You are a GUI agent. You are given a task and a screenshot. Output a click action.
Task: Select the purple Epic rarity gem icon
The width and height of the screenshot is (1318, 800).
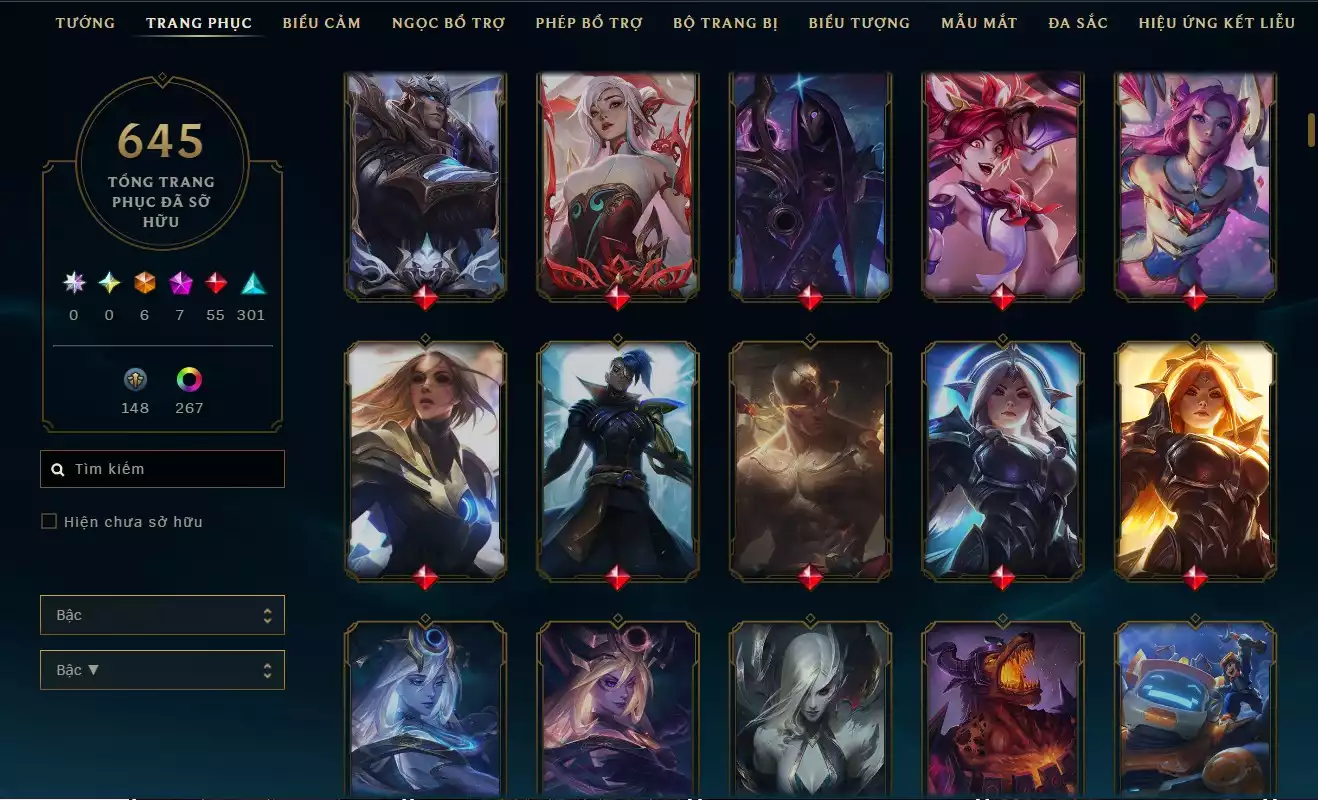(x=180, y=284)
